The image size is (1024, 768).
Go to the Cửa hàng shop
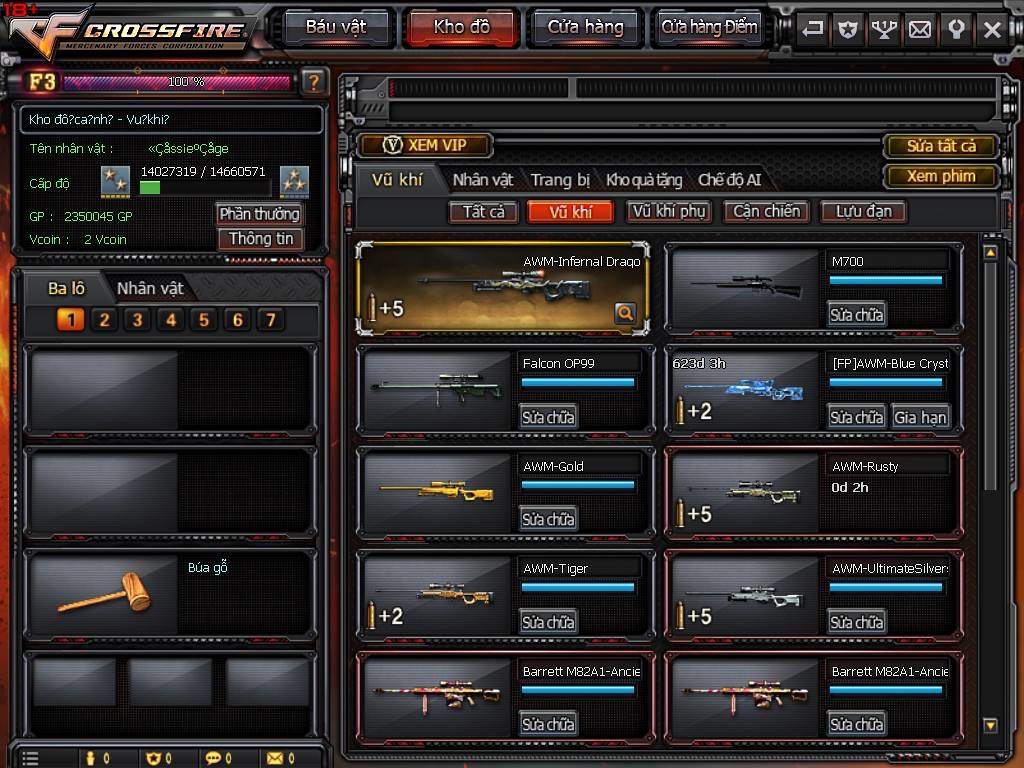point(585,27)
